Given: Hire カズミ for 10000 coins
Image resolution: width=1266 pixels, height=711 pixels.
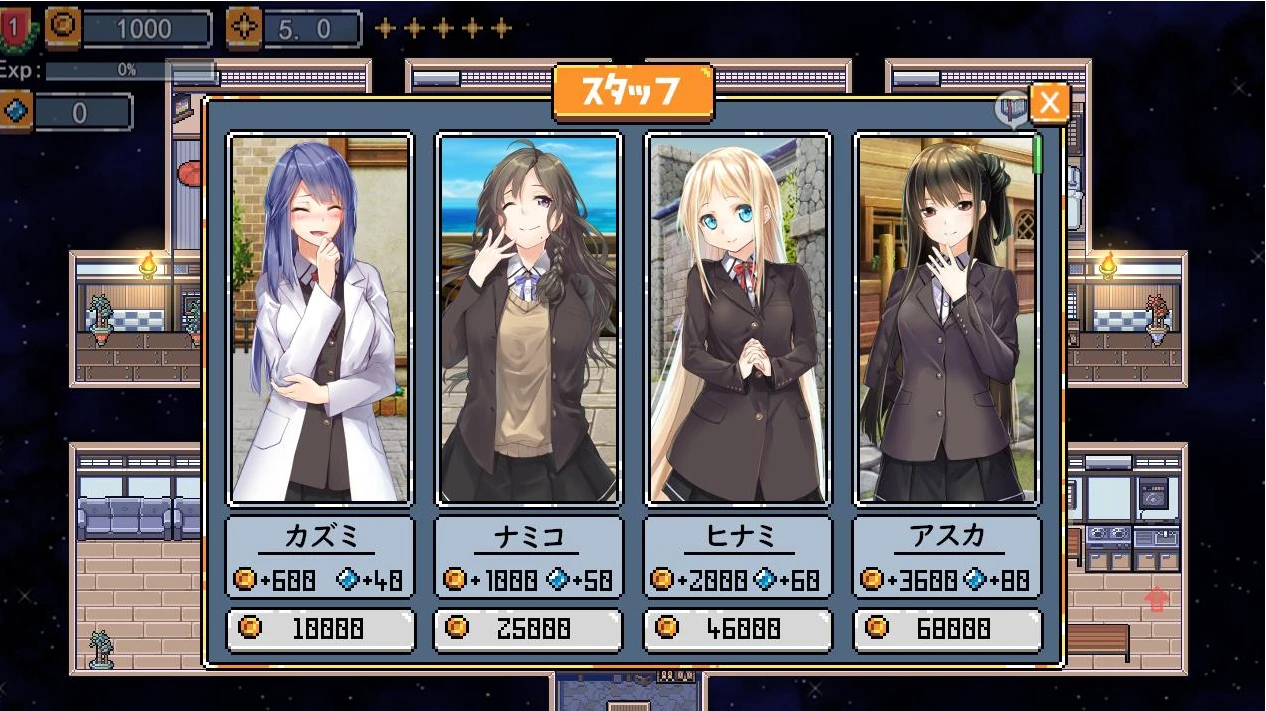Looking at the screenshot, I should [x=320, y=629].
